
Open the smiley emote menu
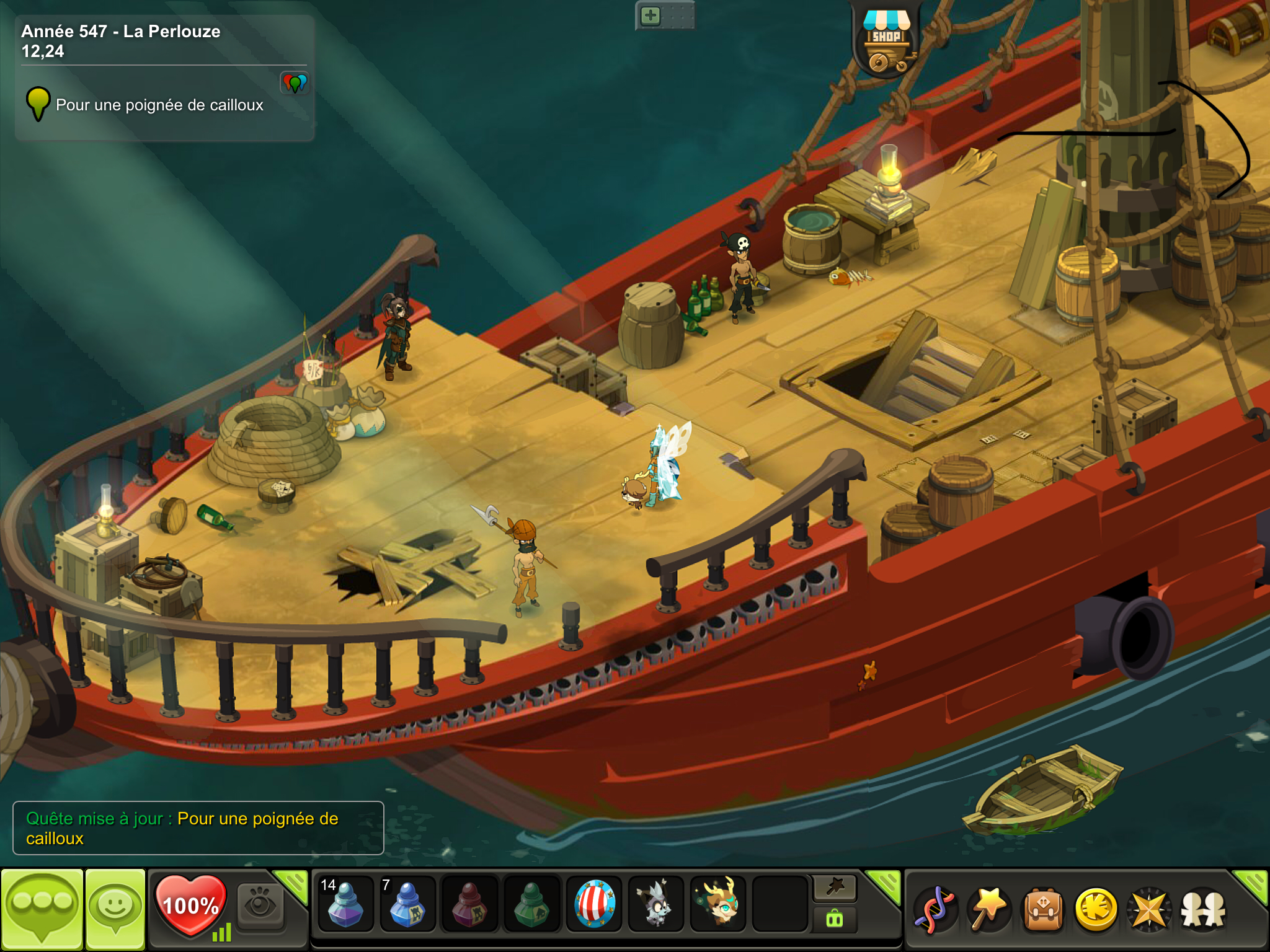(115, 909)
